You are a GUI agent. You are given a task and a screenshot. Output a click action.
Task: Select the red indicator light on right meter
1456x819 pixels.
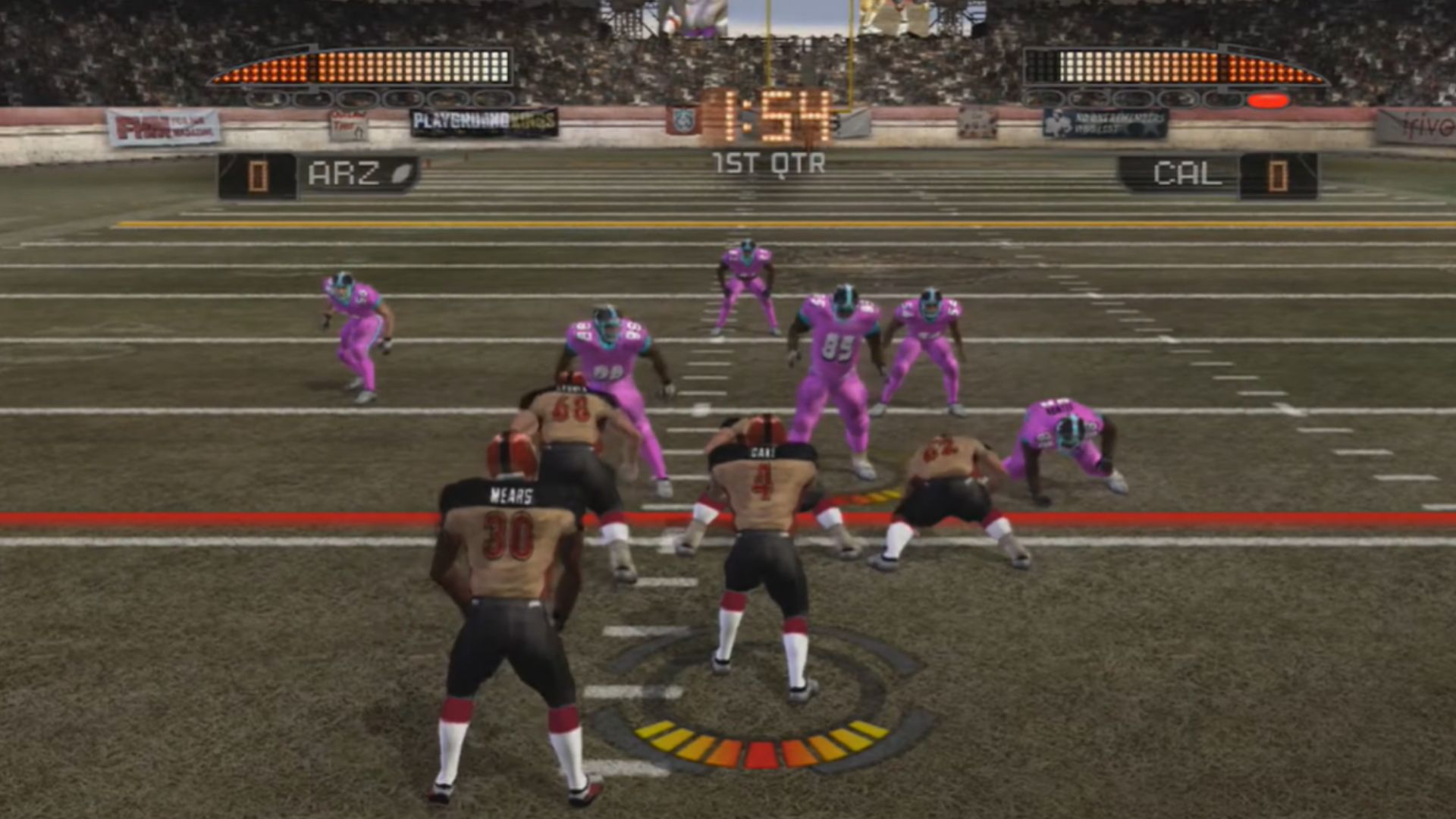pos(1268,100)
